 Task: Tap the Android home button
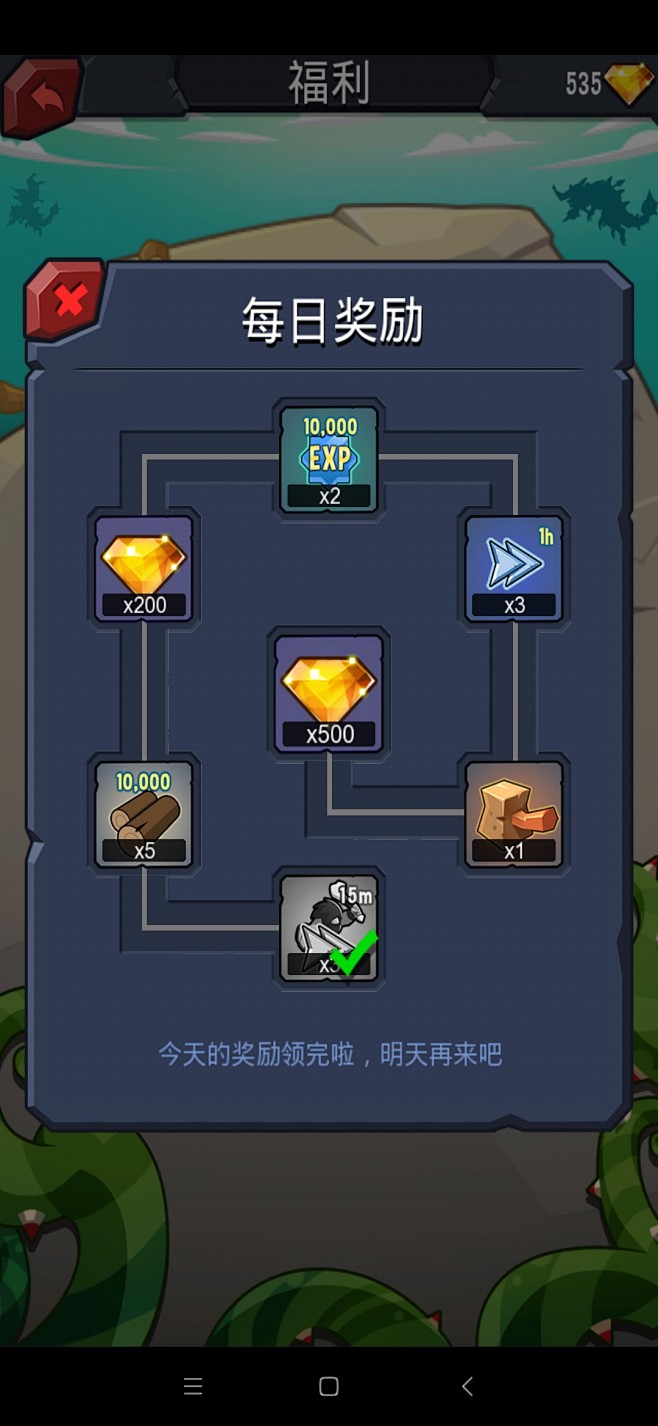coord(329,1386)
